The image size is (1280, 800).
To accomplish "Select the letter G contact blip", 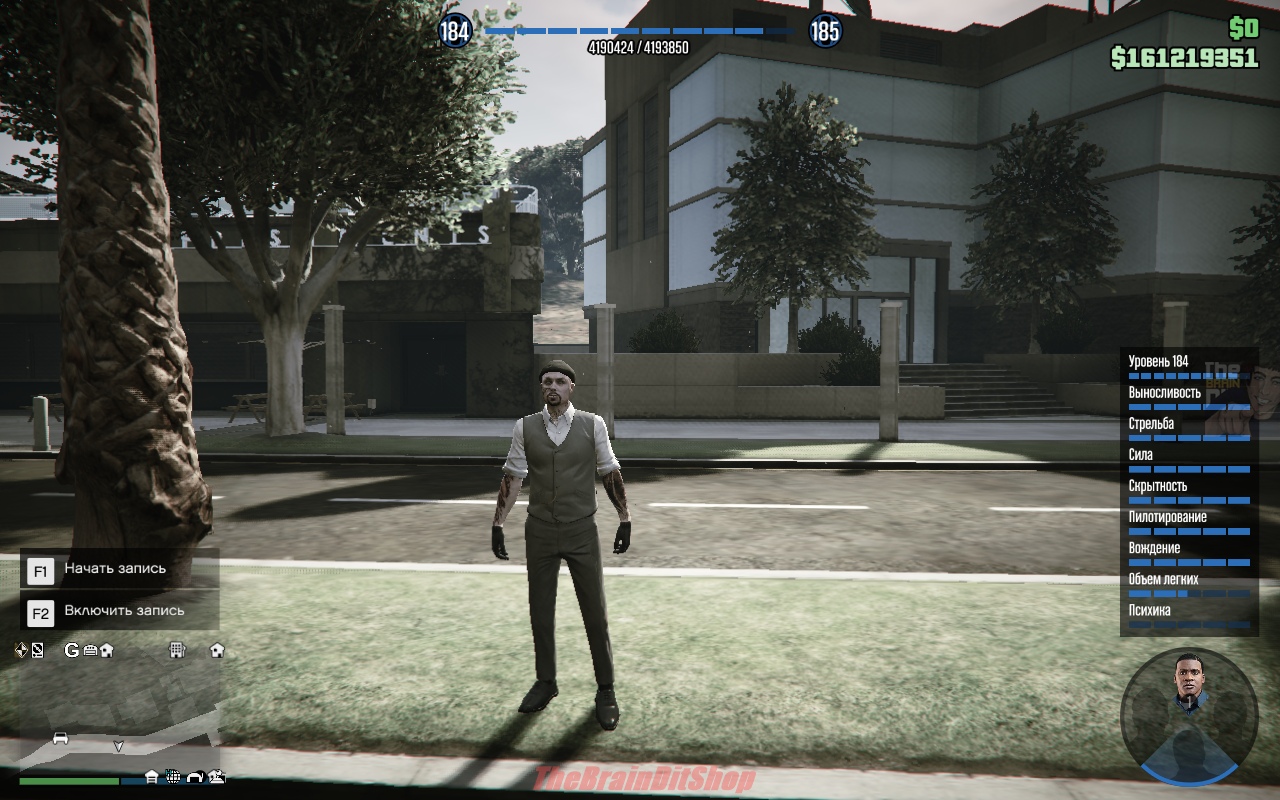I will tap(71, 650).
